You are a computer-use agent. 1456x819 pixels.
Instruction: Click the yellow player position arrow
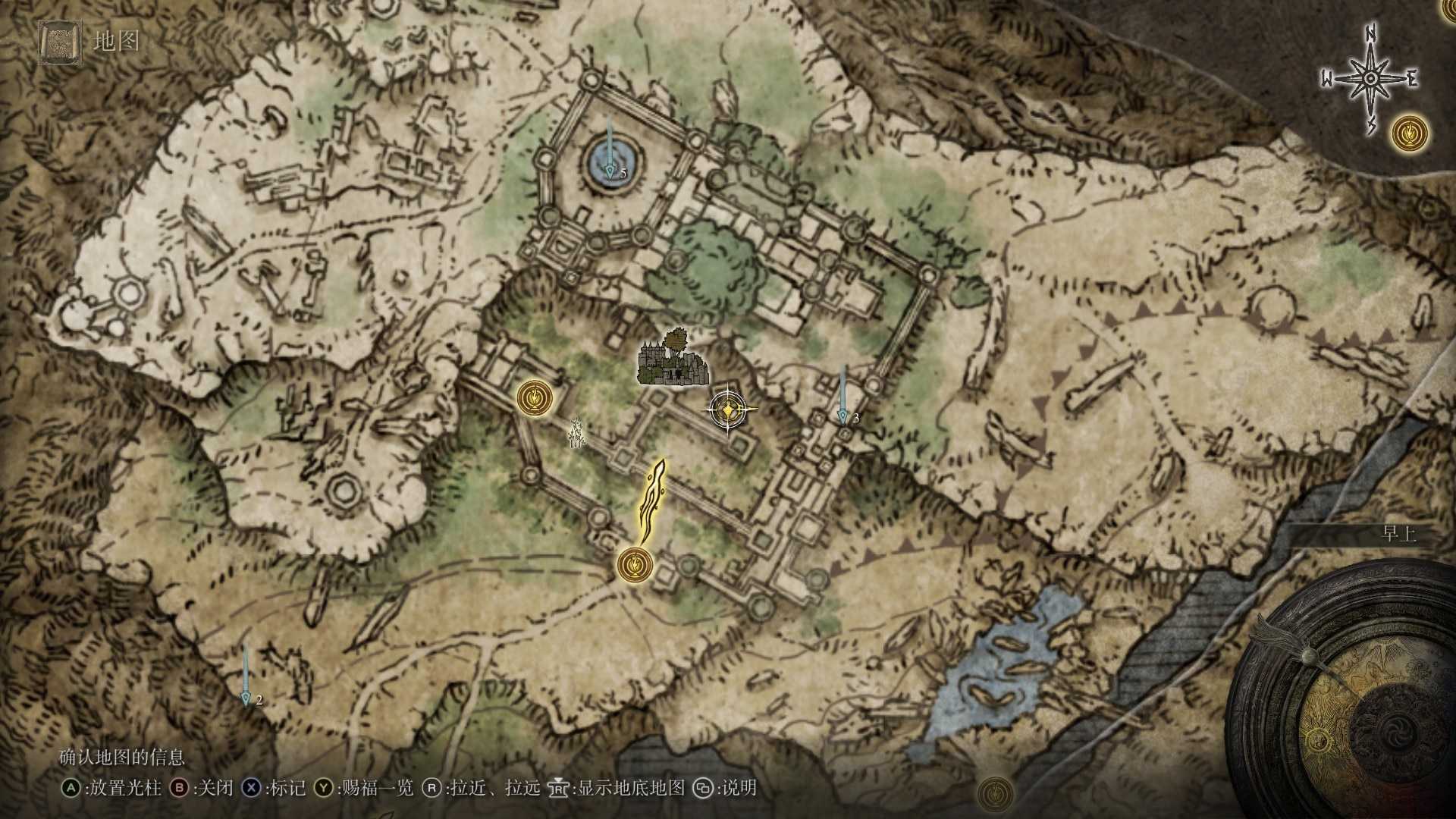651,500
